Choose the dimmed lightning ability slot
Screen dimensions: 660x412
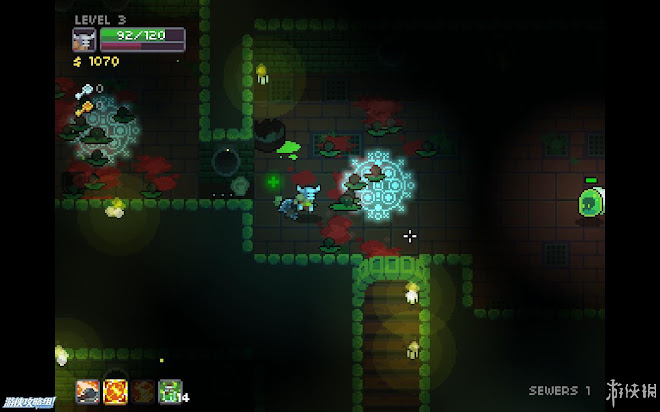[142, 391]
